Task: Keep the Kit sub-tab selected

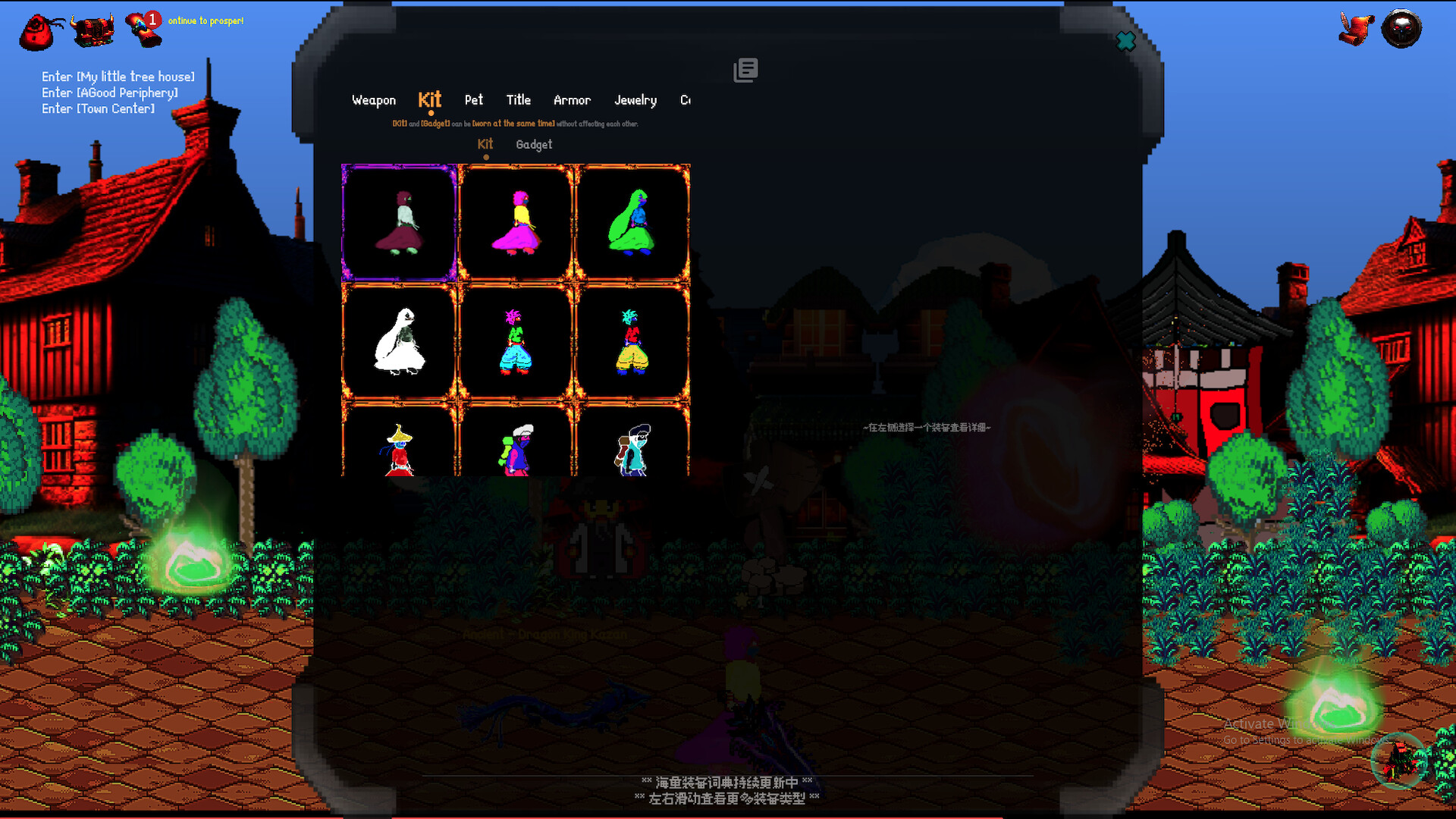Action: tap(485, 143)
